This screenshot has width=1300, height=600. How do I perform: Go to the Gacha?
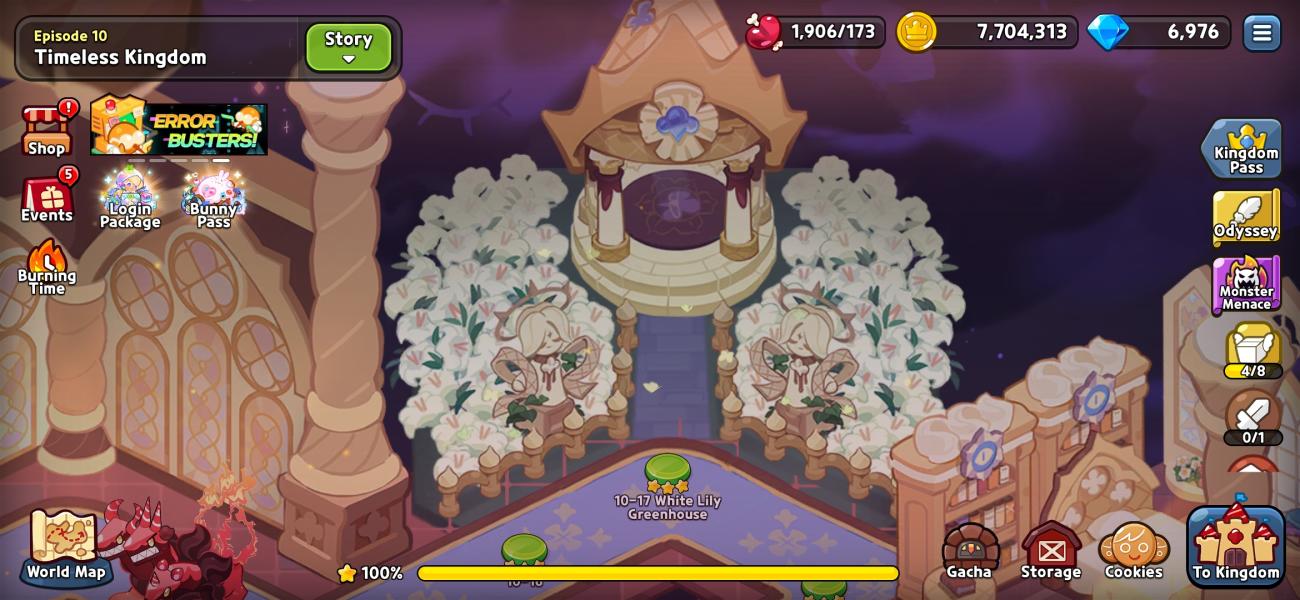point(969,551)
